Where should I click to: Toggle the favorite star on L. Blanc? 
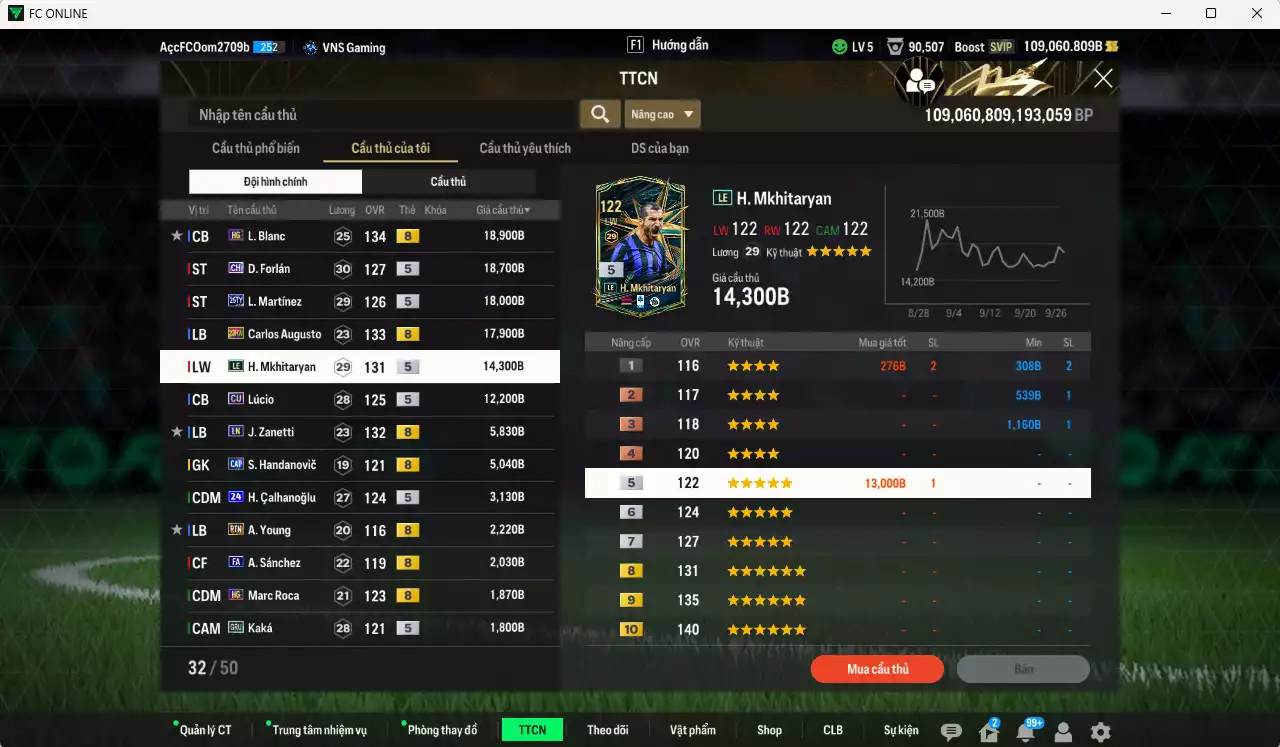tap(176, 235)
